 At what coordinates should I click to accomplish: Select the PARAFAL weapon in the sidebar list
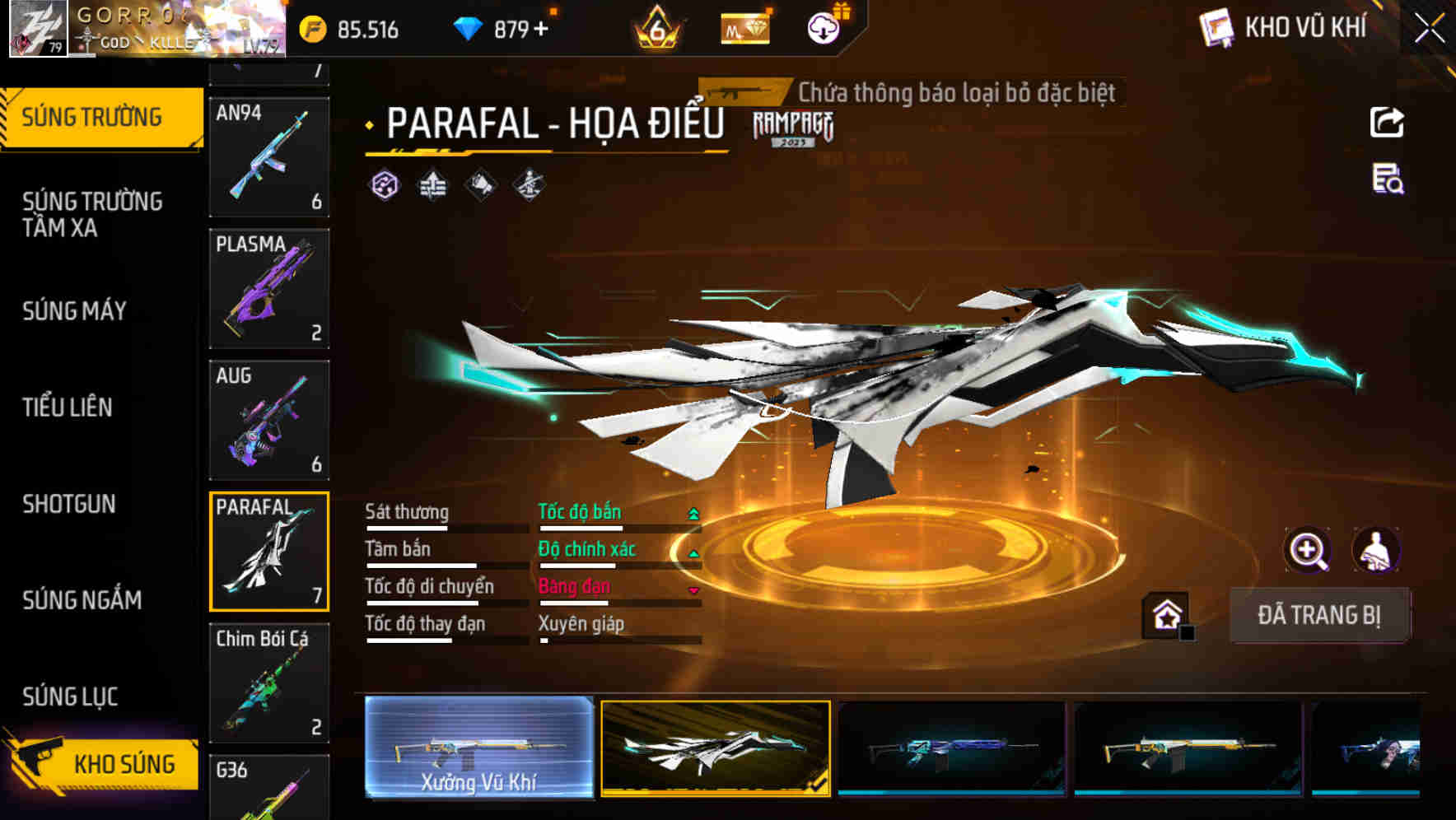[x=268, y=550]
